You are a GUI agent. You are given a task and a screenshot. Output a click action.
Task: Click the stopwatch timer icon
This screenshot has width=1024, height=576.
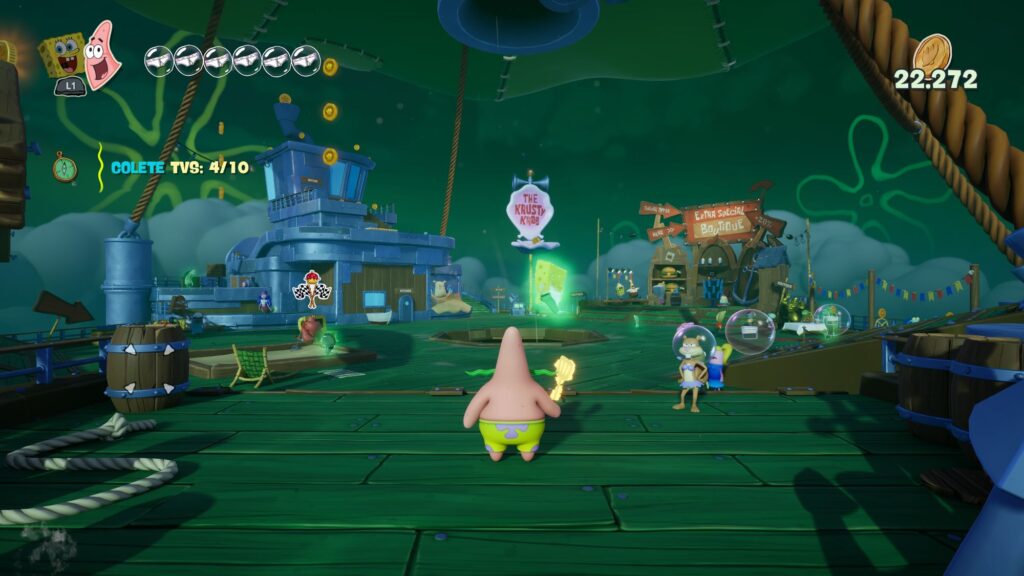coord(65,167)
